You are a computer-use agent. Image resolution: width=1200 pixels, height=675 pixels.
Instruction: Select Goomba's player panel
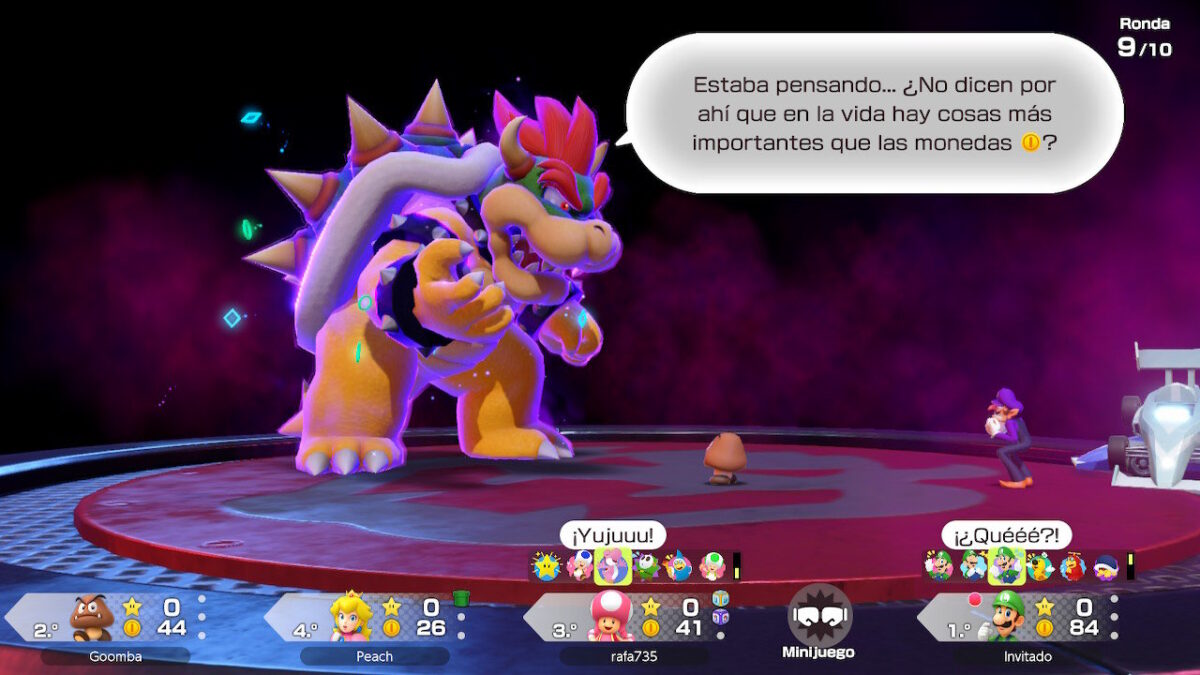coord(110,618)
